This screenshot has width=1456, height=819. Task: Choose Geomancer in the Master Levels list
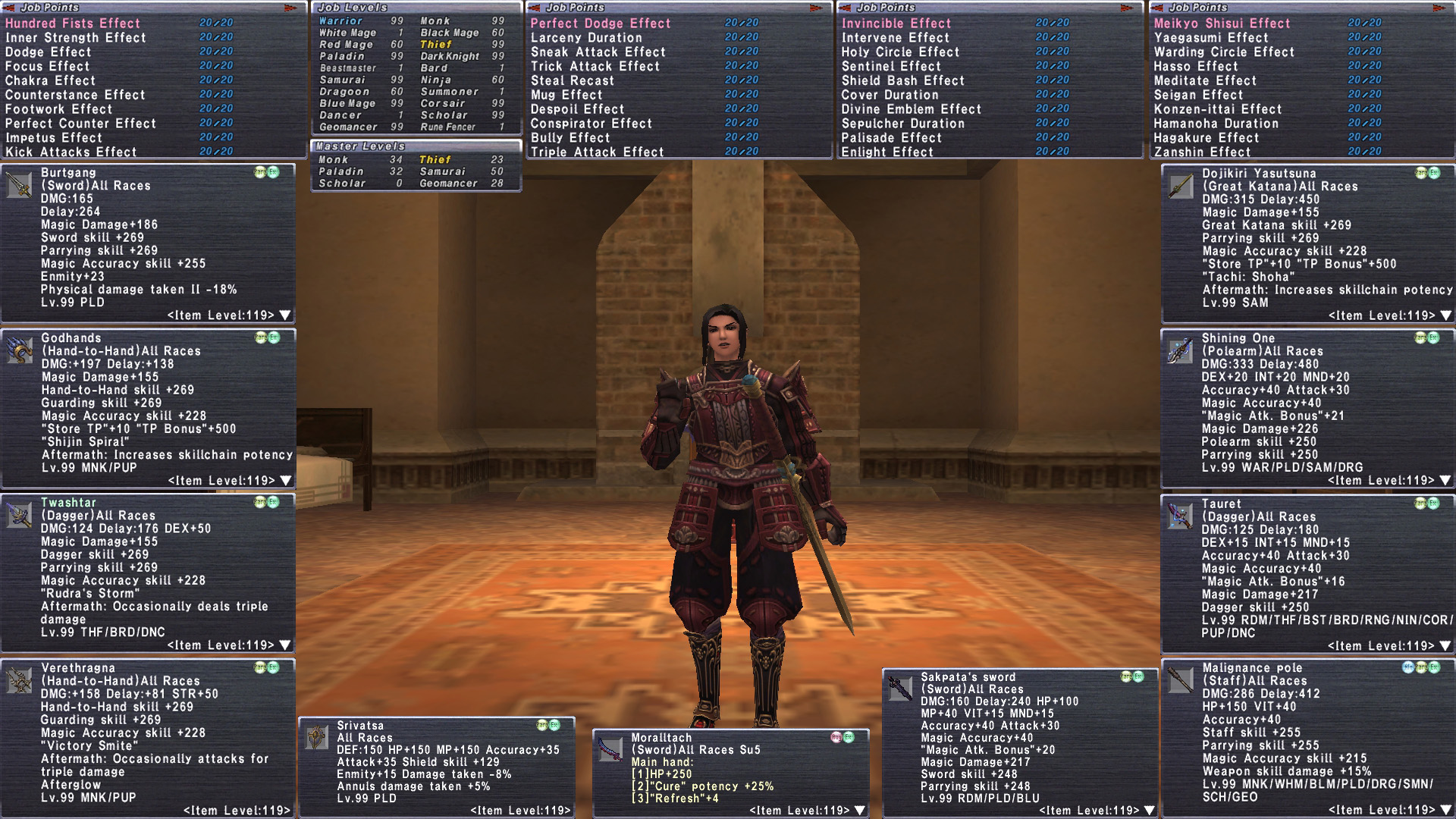click(448, 184)
